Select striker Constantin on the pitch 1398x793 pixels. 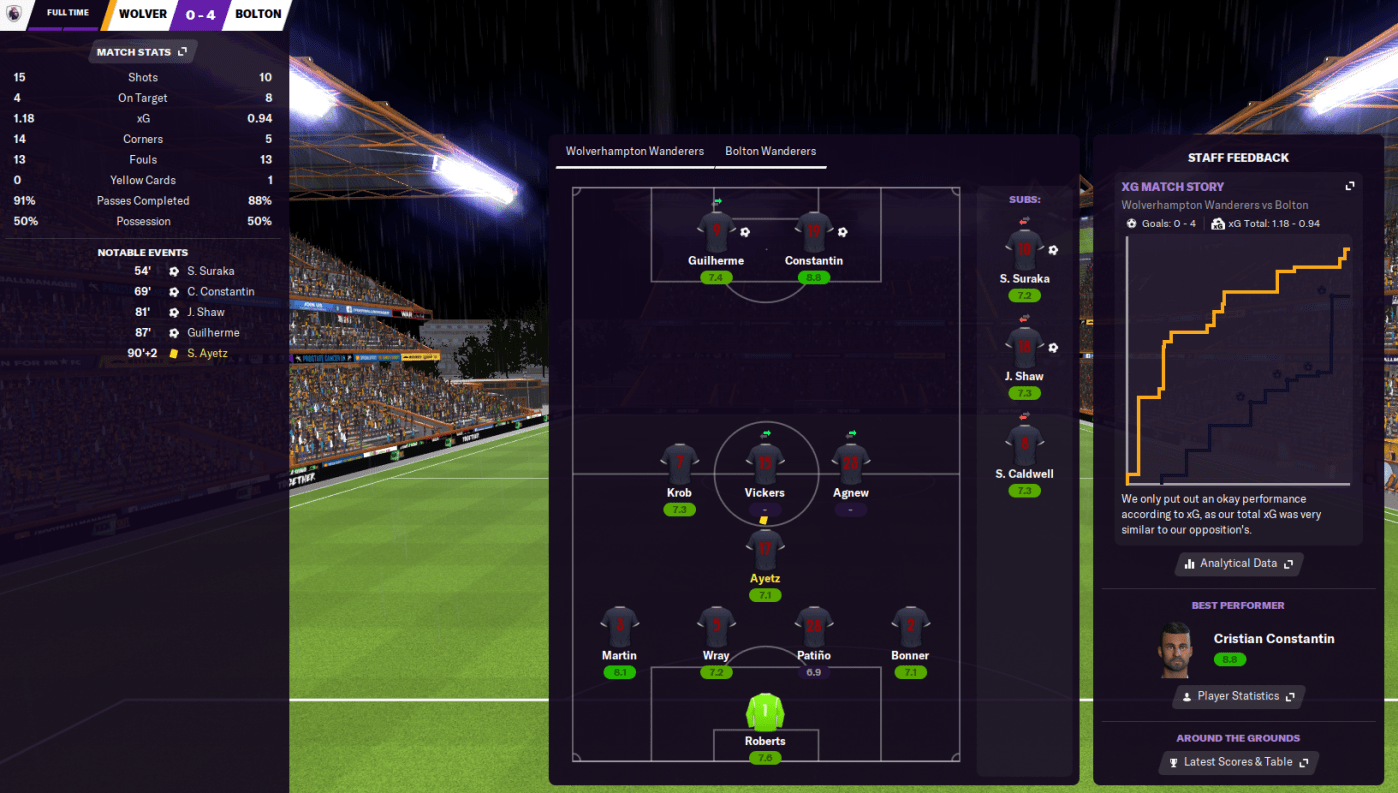pyautogui.click(x=814, y=233)
